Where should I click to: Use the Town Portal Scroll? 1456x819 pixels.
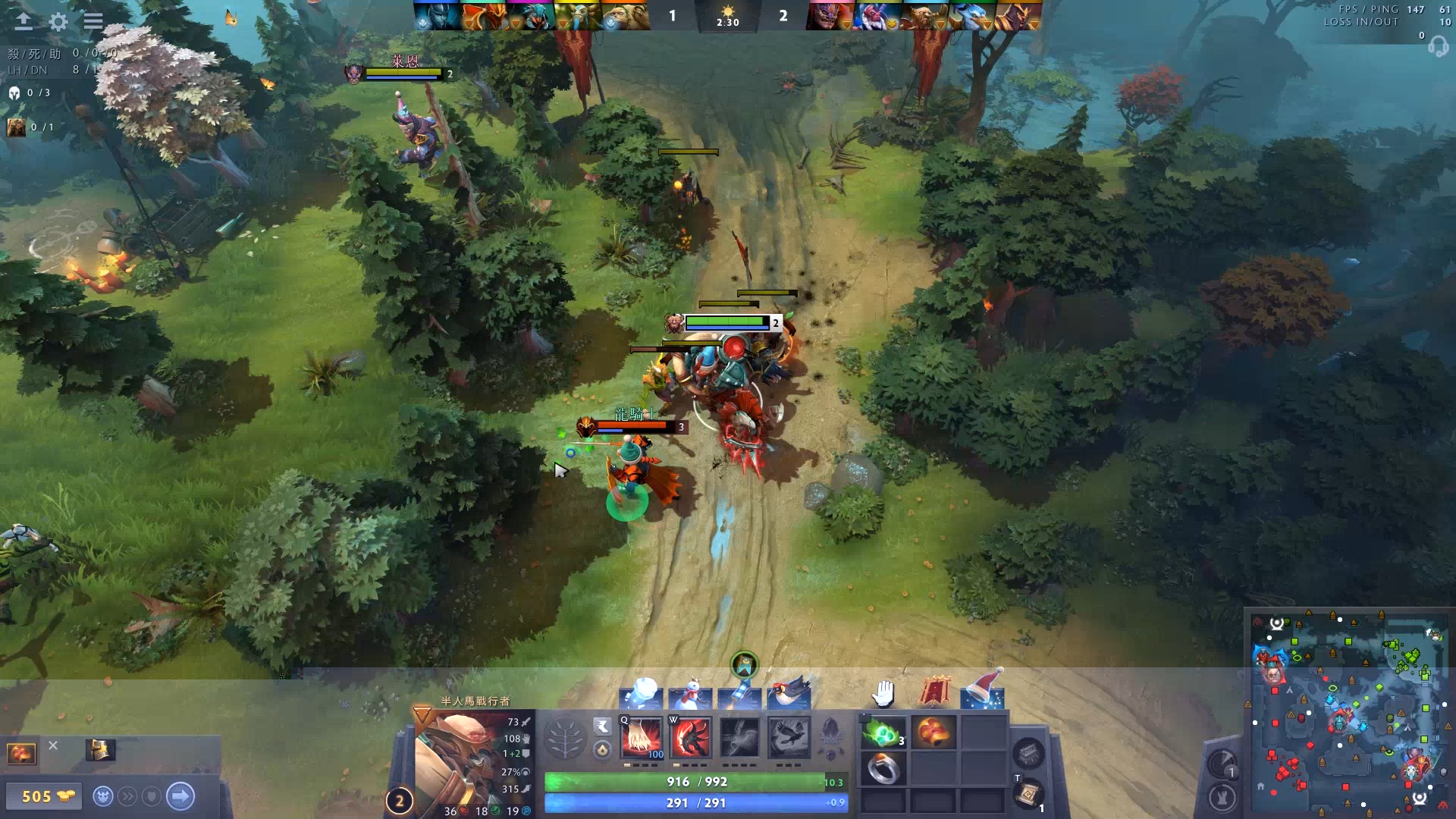point(1028,794)
